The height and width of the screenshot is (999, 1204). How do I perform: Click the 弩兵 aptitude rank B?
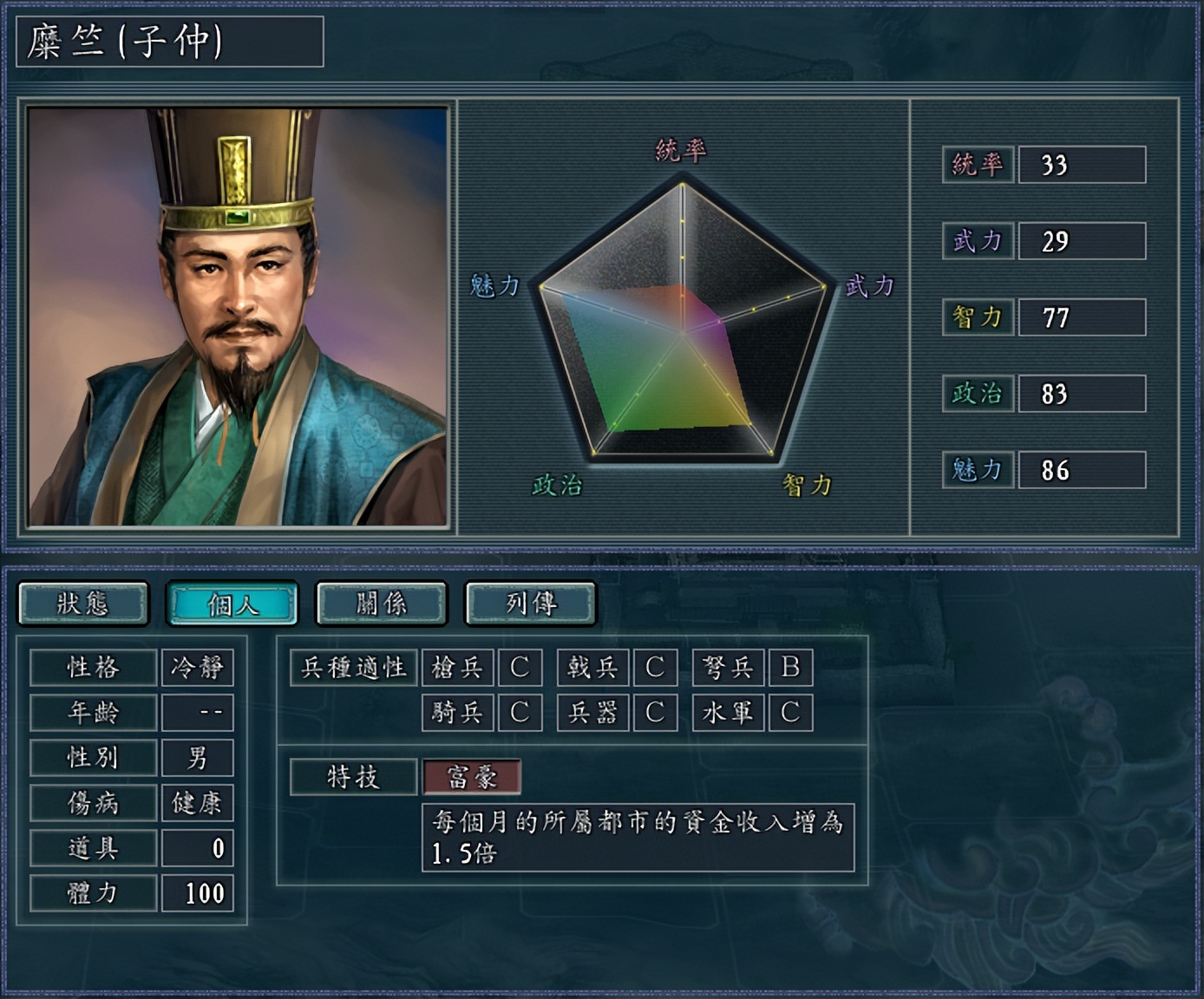click(x=790, y=668)
